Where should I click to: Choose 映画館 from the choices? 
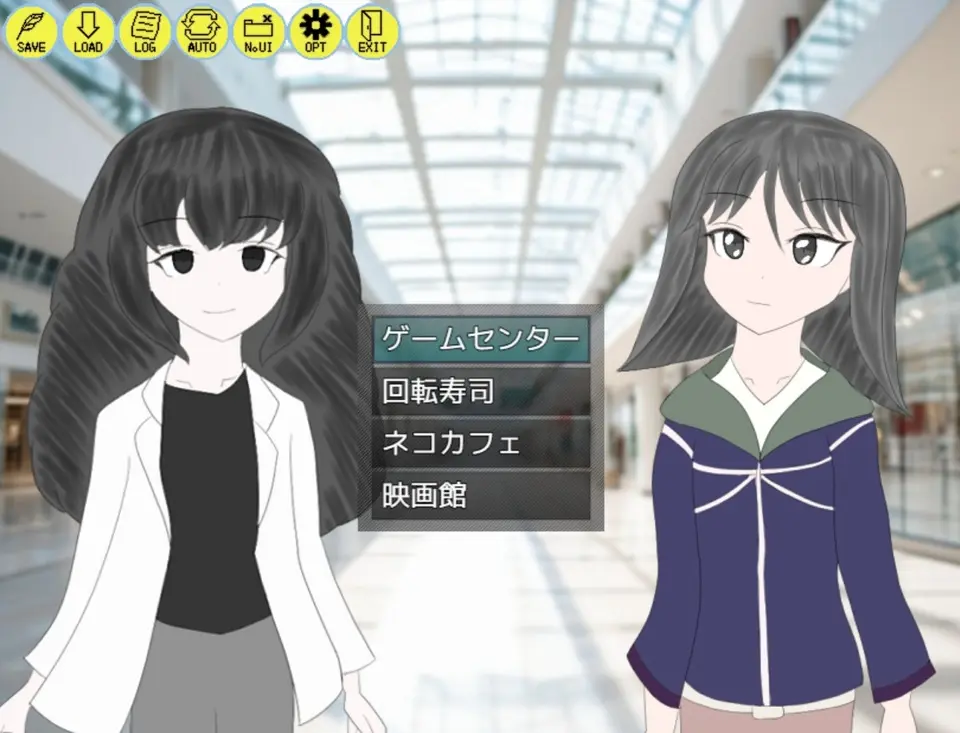click(481, 495)
